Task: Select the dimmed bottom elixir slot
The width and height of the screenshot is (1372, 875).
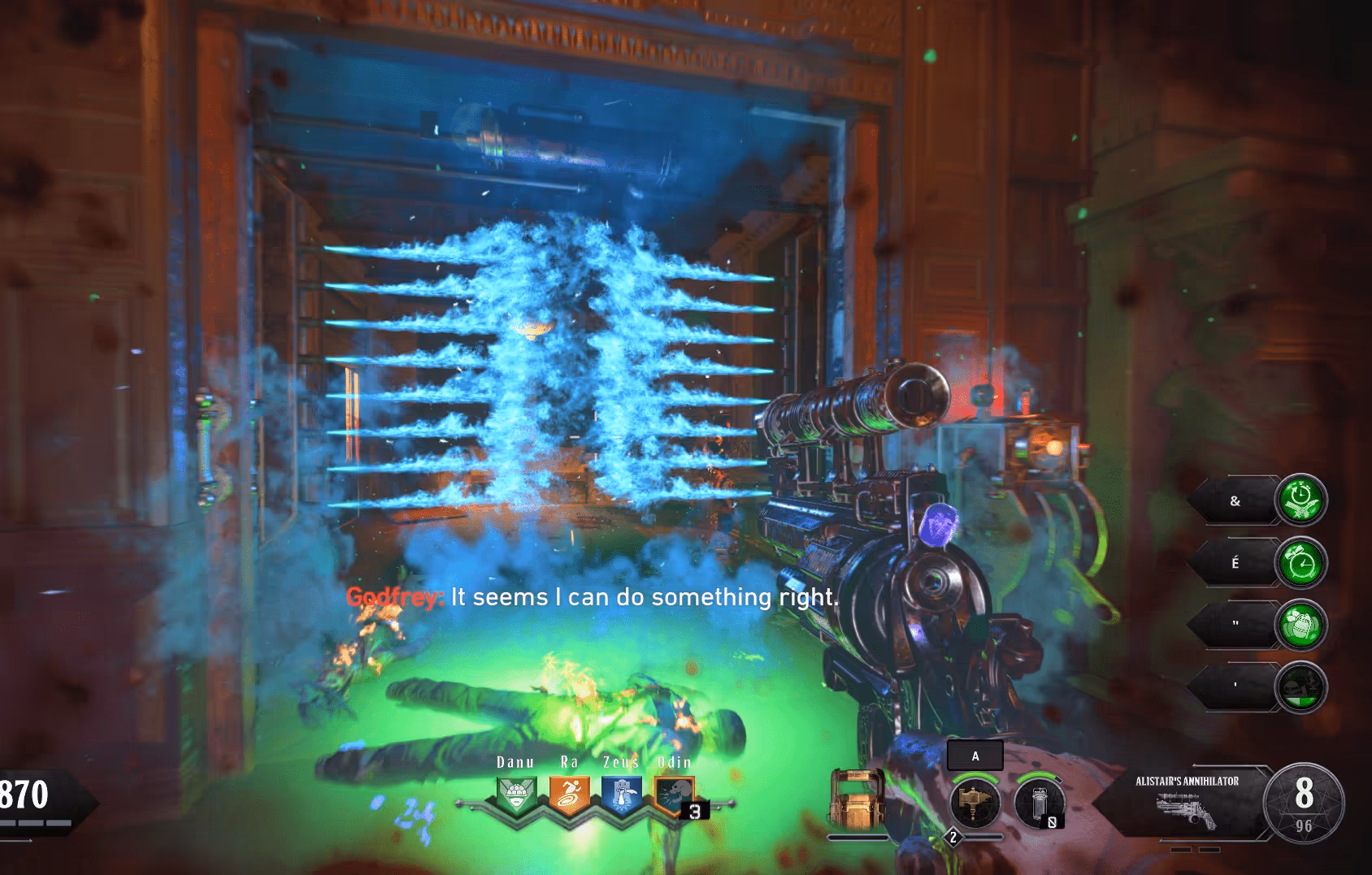Action: click(1300, 687)
